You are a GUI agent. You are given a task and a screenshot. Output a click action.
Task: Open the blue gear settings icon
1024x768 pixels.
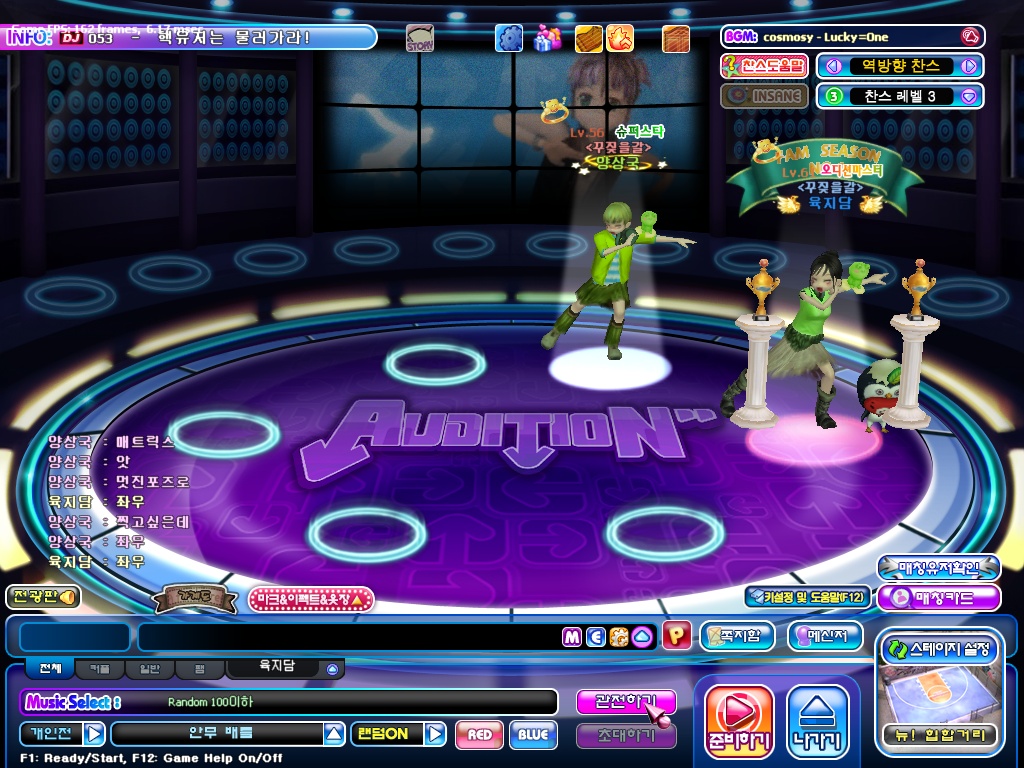(x=509, y=39)
